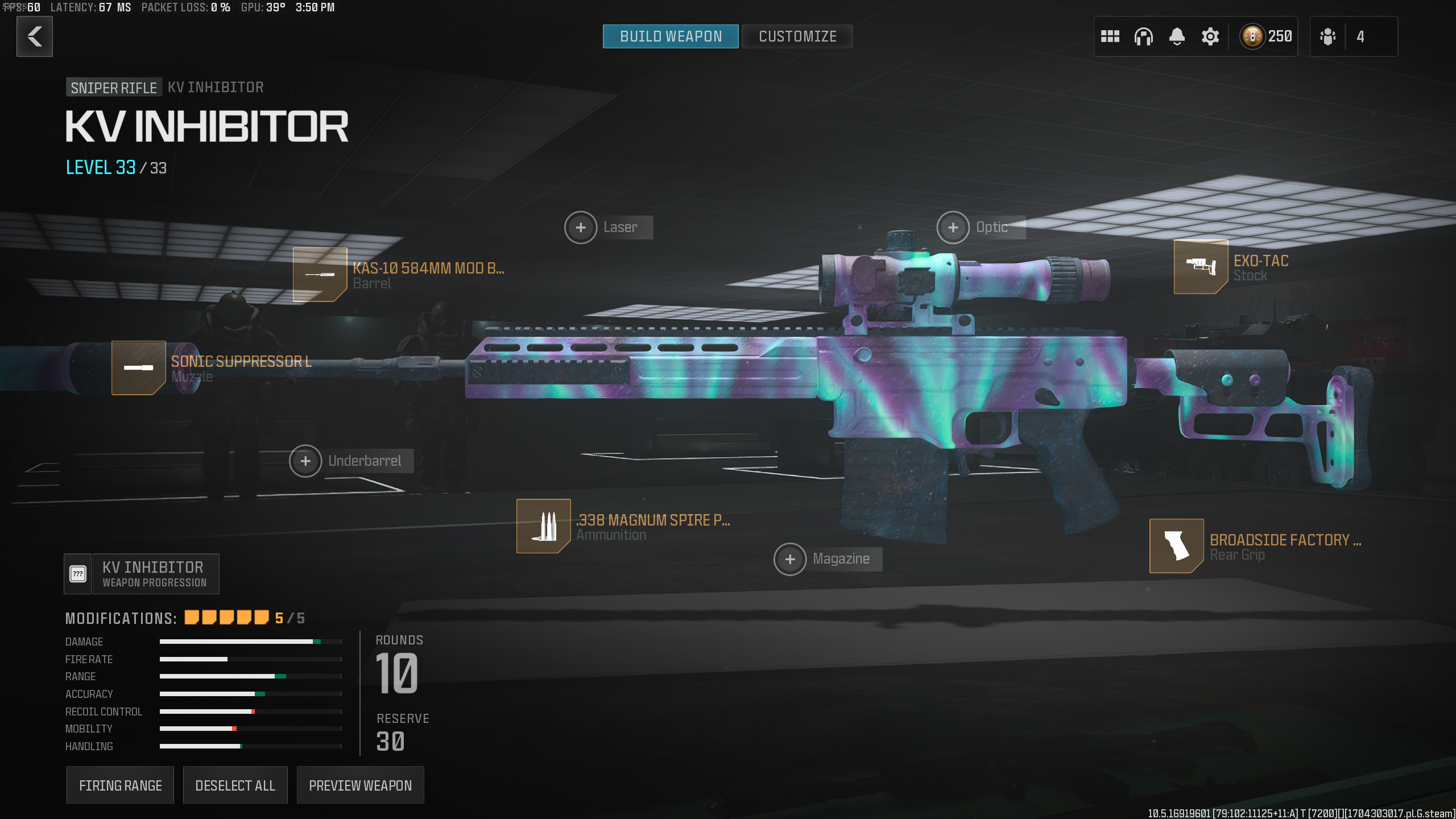
Task: Open the EXO-TAC stock slot
Action: pos(1201,267)
